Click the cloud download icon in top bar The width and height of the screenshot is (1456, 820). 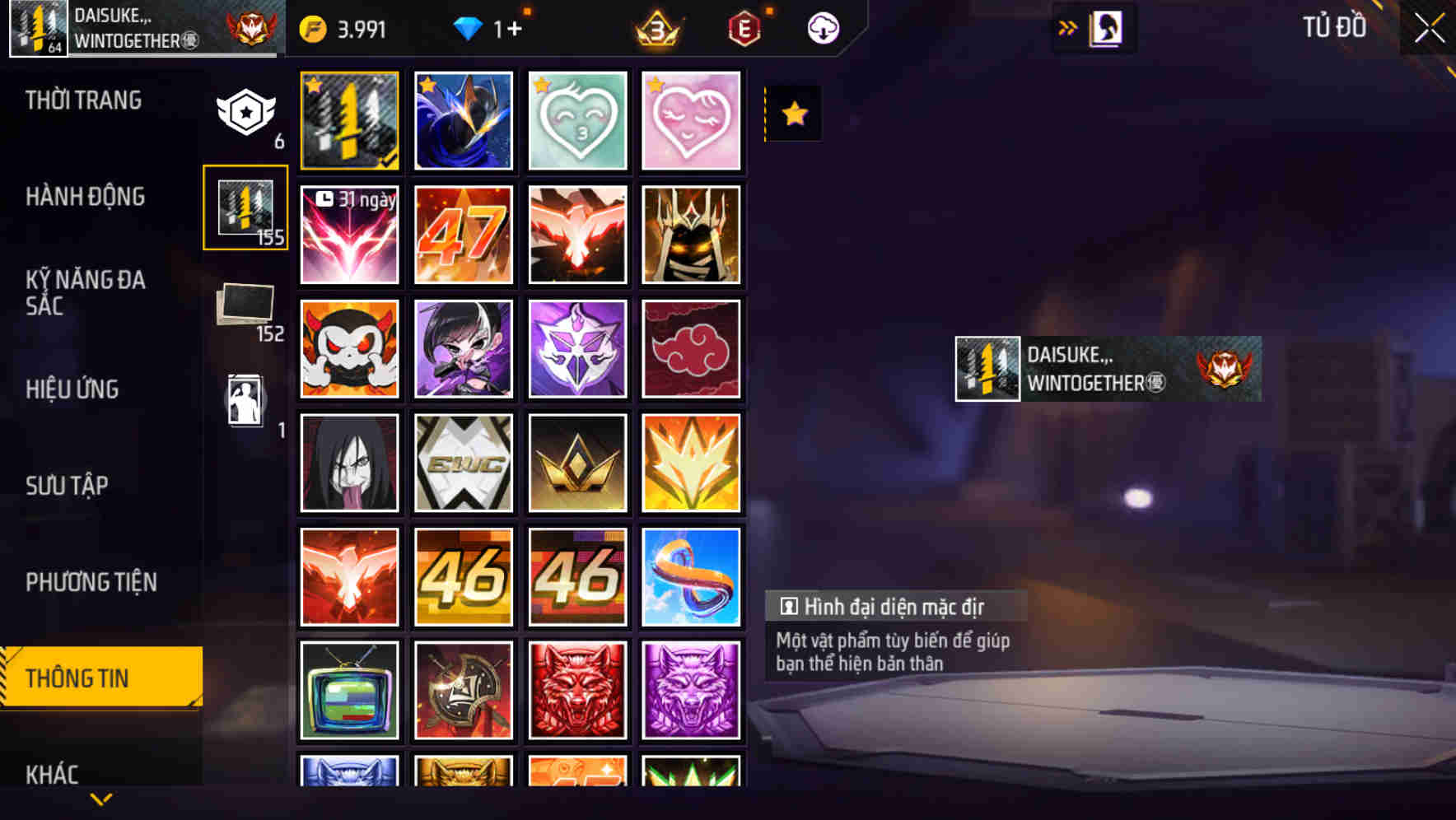tap(823, 27)
